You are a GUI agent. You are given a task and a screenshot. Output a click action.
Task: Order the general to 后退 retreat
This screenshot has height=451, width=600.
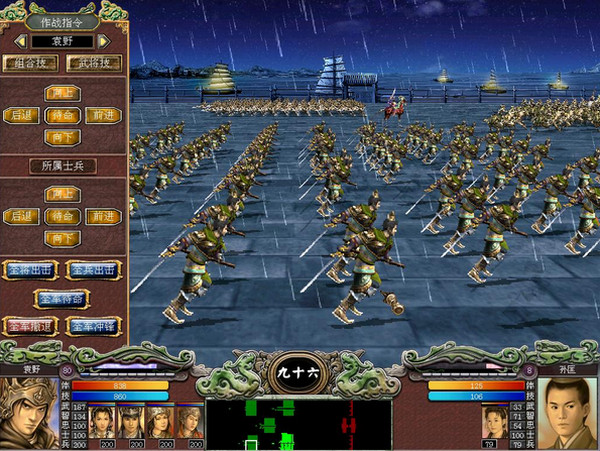click(20, 115)
